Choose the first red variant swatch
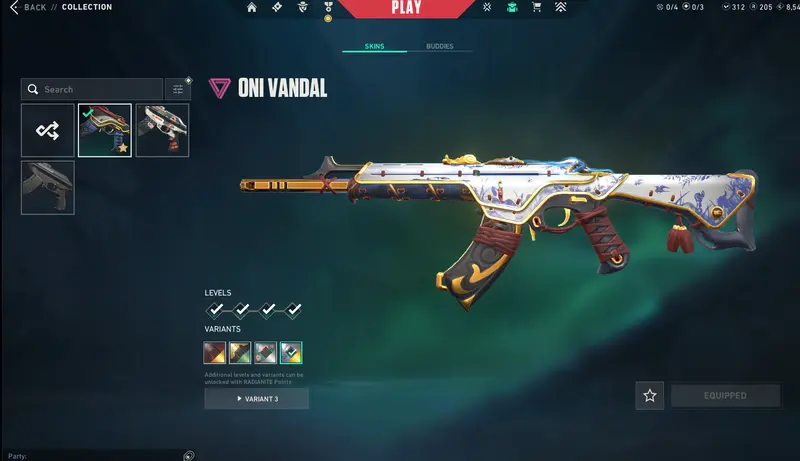Image resolution: width=800 pixels, height=461 pixels. tap(215, 352)
